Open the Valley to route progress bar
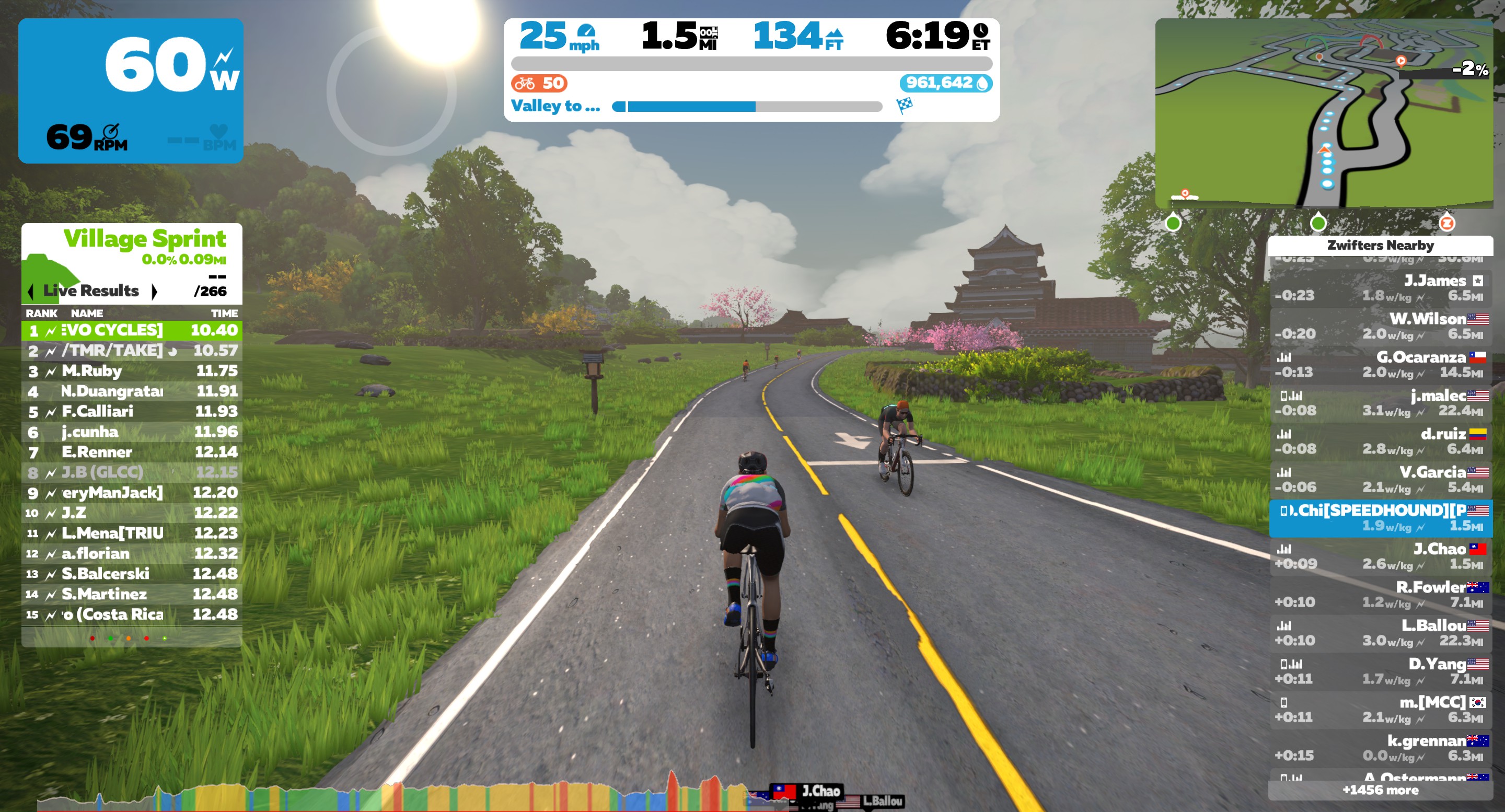1505x812 pixels. click(x=747, y=106)
